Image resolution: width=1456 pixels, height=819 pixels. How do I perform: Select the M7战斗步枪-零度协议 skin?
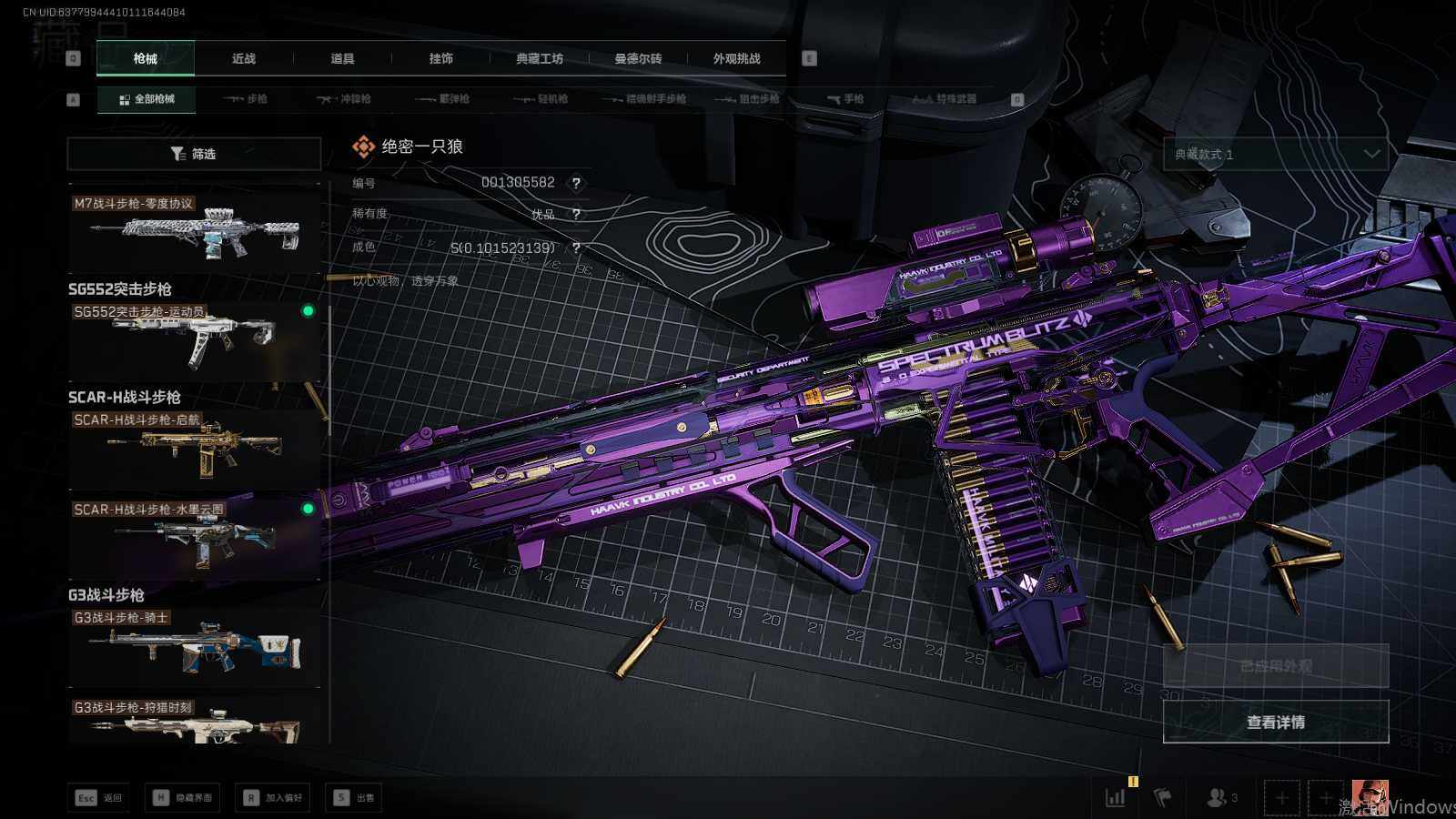coord(195,229)
